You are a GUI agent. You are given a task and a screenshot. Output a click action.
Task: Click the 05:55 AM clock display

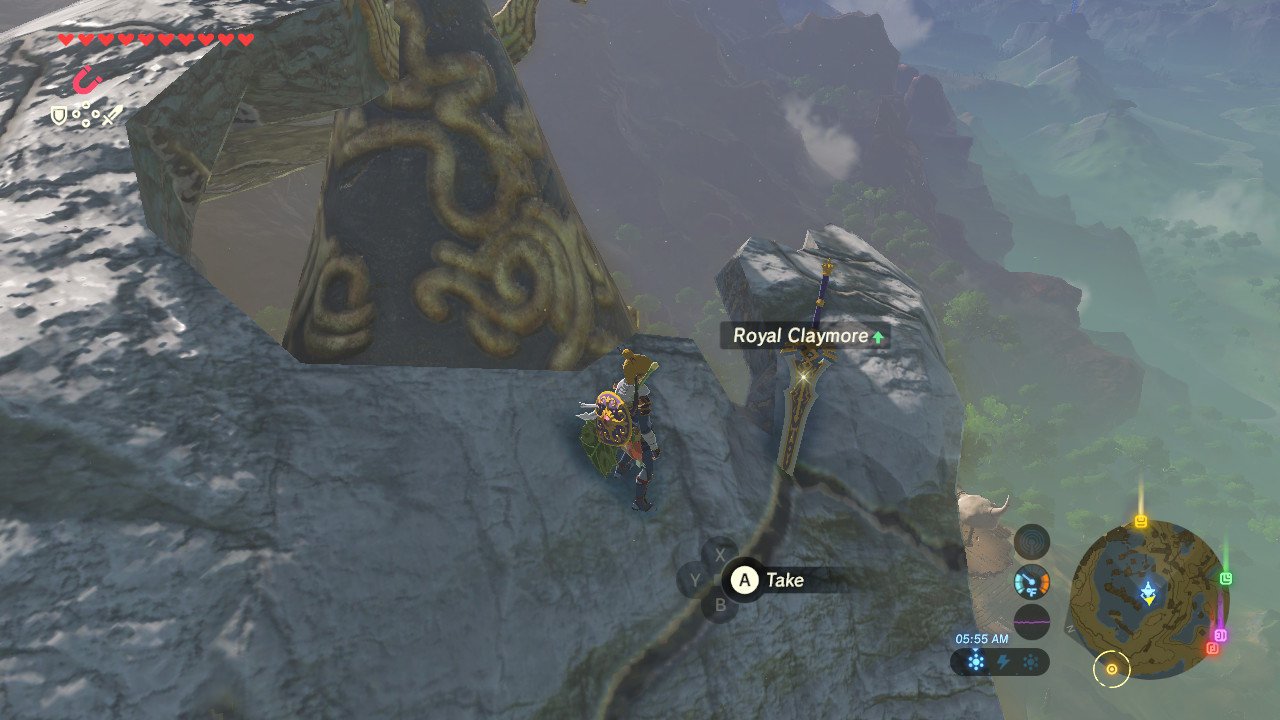[x=982, y=639]
